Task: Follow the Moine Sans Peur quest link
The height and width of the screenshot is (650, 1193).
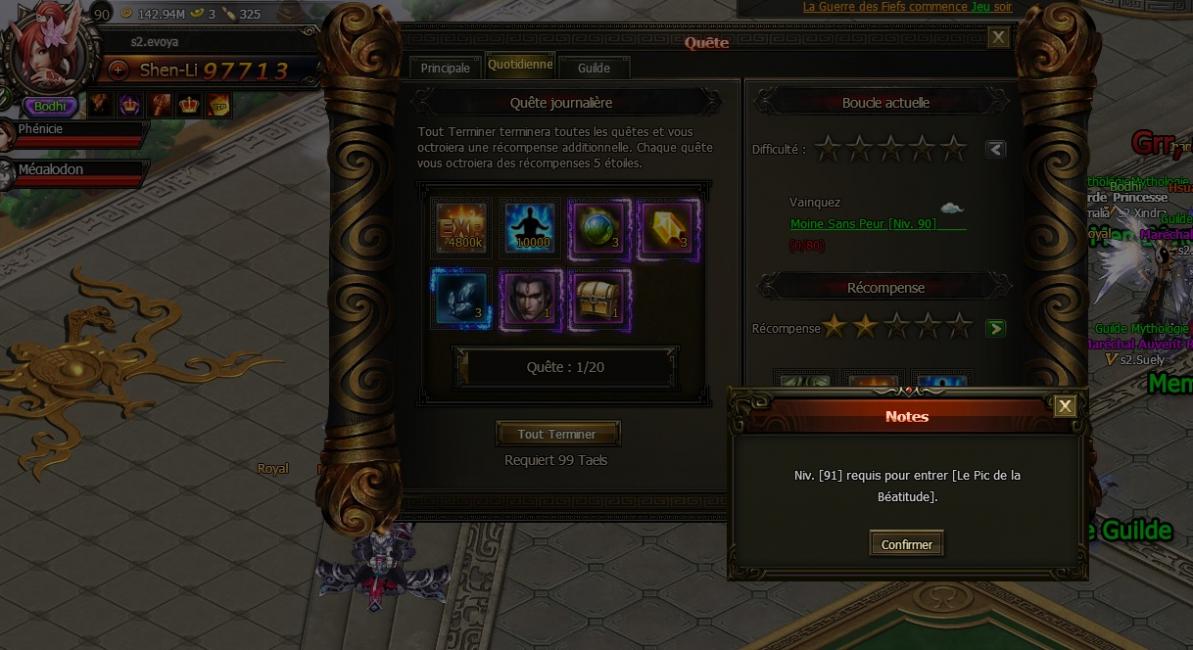Action: tap(863, 224)
